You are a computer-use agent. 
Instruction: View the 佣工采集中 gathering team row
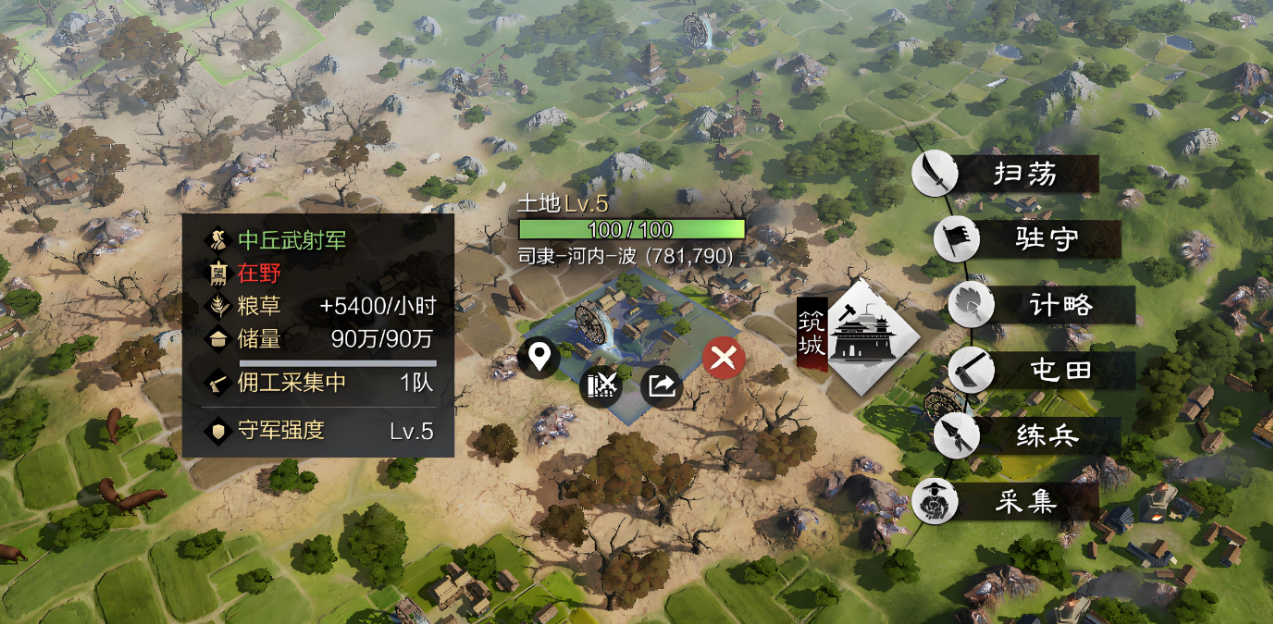(x=318, y=382)
